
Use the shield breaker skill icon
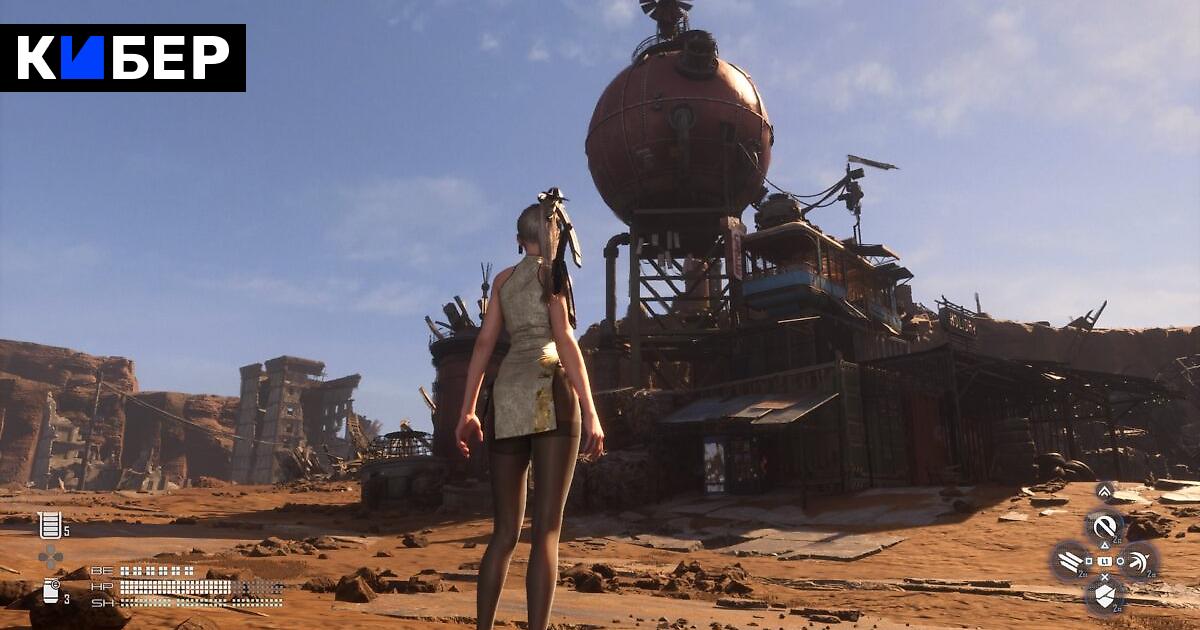click(x=1105, y=596)
